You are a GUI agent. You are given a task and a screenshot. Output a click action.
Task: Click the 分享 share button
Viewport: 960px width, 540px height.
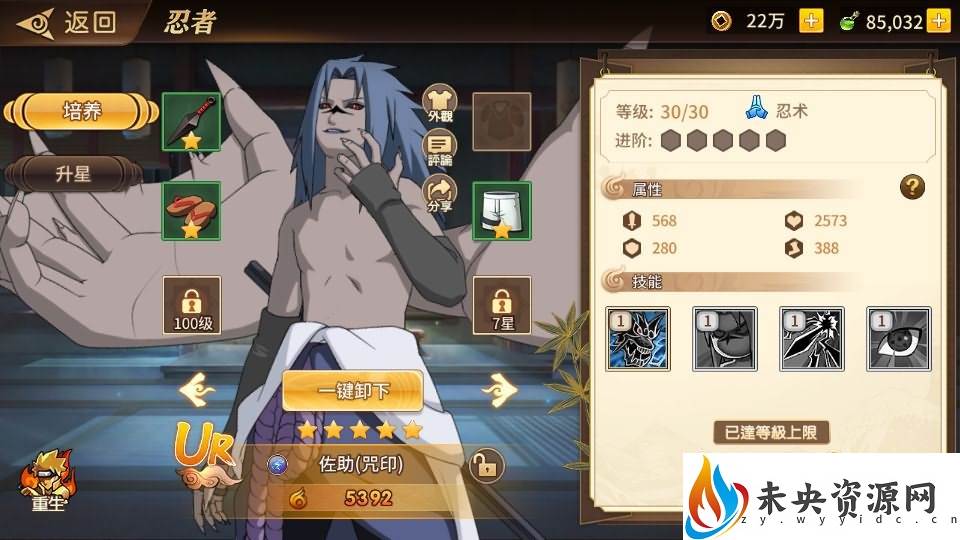click(440, 192)
